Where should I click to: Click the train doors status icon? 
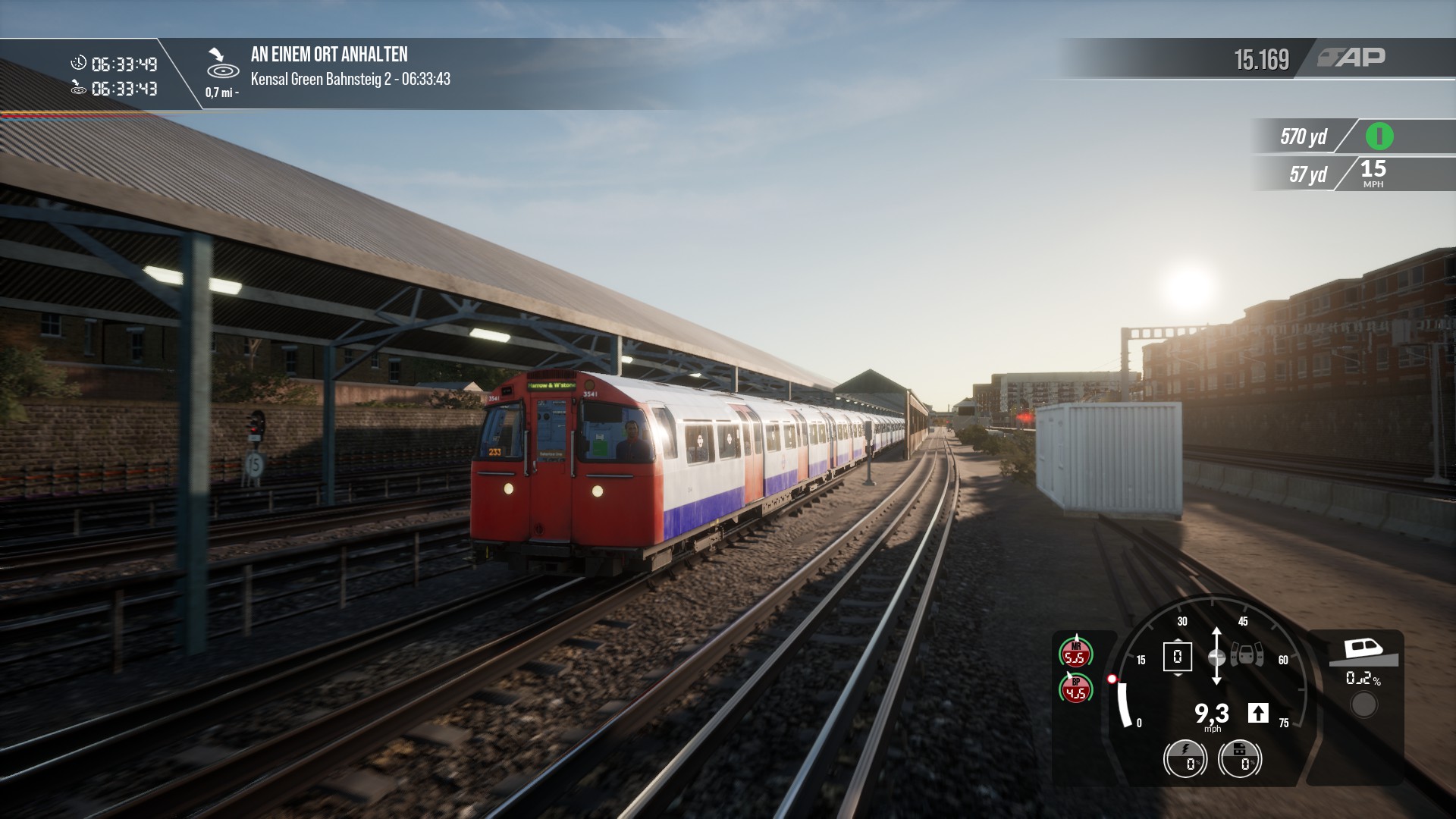(1247, 655)
